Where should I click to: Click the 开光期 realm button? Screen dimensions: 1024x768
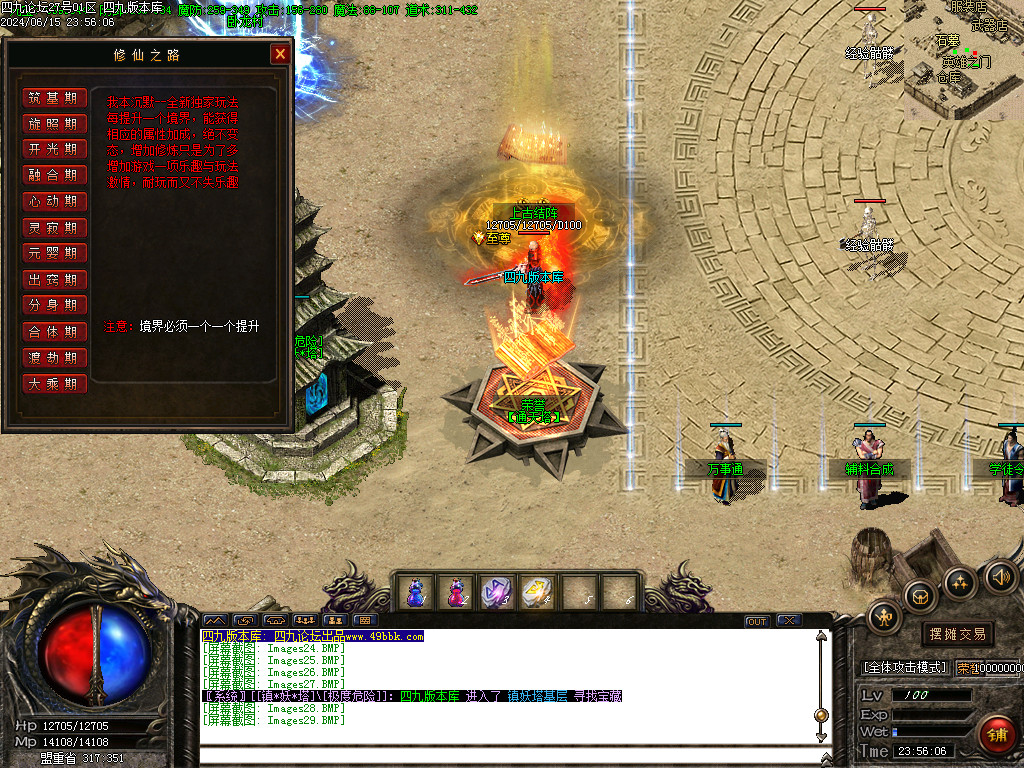[x=54, y=149]
